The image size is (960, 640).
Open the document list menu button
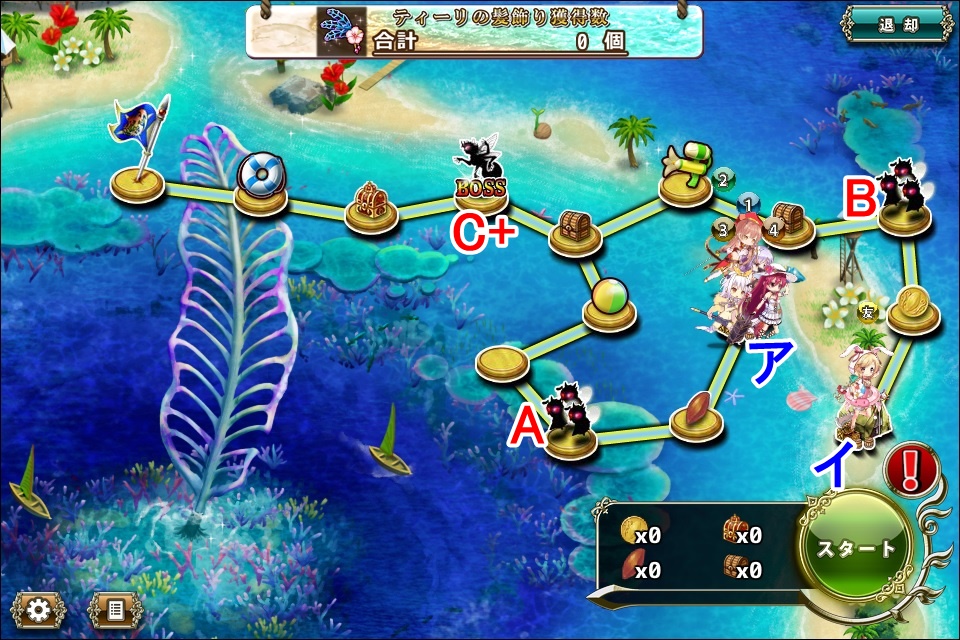113,608
